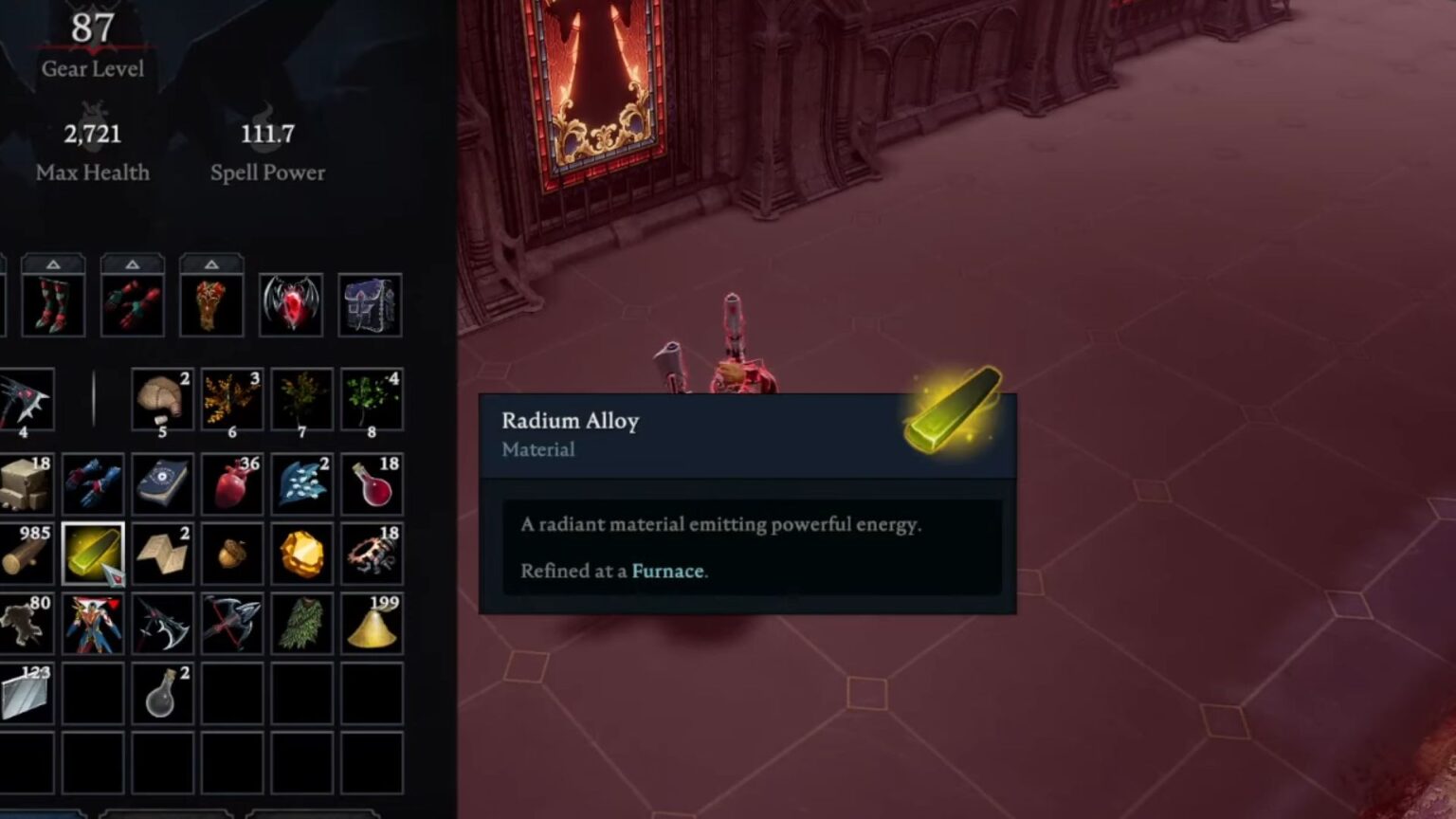
Task: Click the upgrade triangle above the chest armor
Action: pos(211,264)
